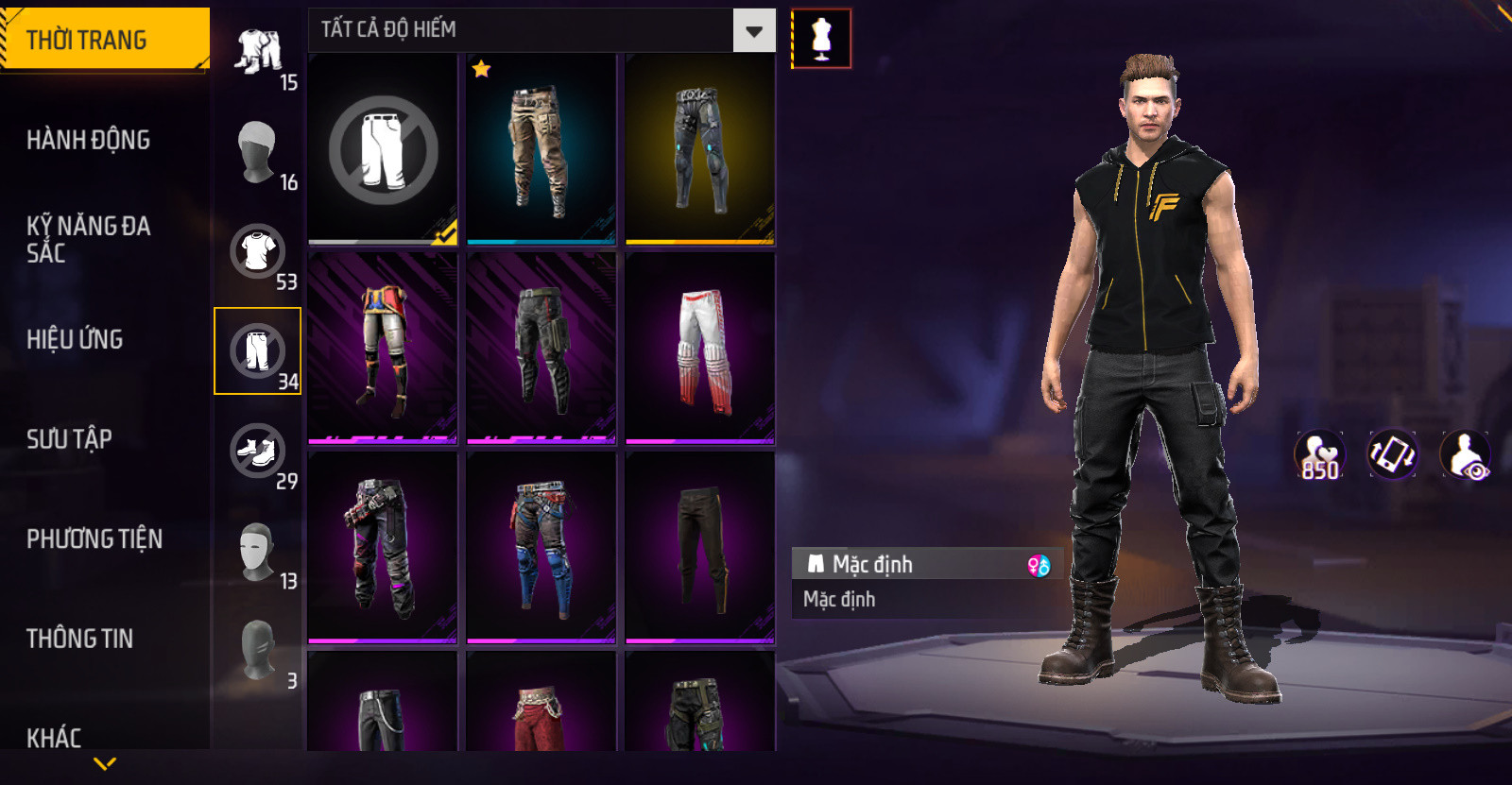This screenshot has width=1512, height=785.
Task: Open the Tất Cả Độ Hiếm rarity dropdown
Action: pos(753,31)
